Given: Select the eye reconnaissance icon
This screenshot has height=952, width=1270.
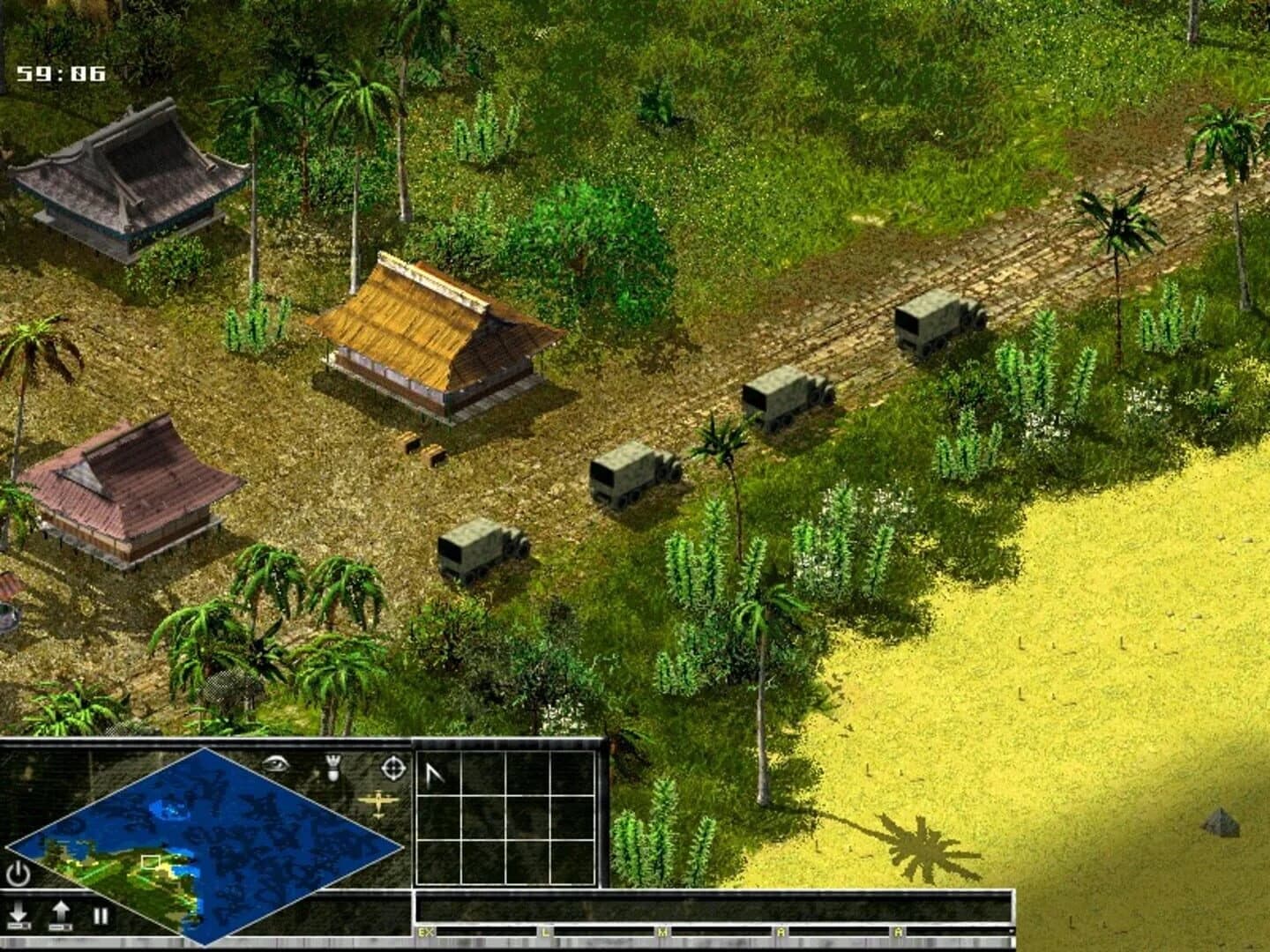Looking at the screenshot, I should click(276, 766).
